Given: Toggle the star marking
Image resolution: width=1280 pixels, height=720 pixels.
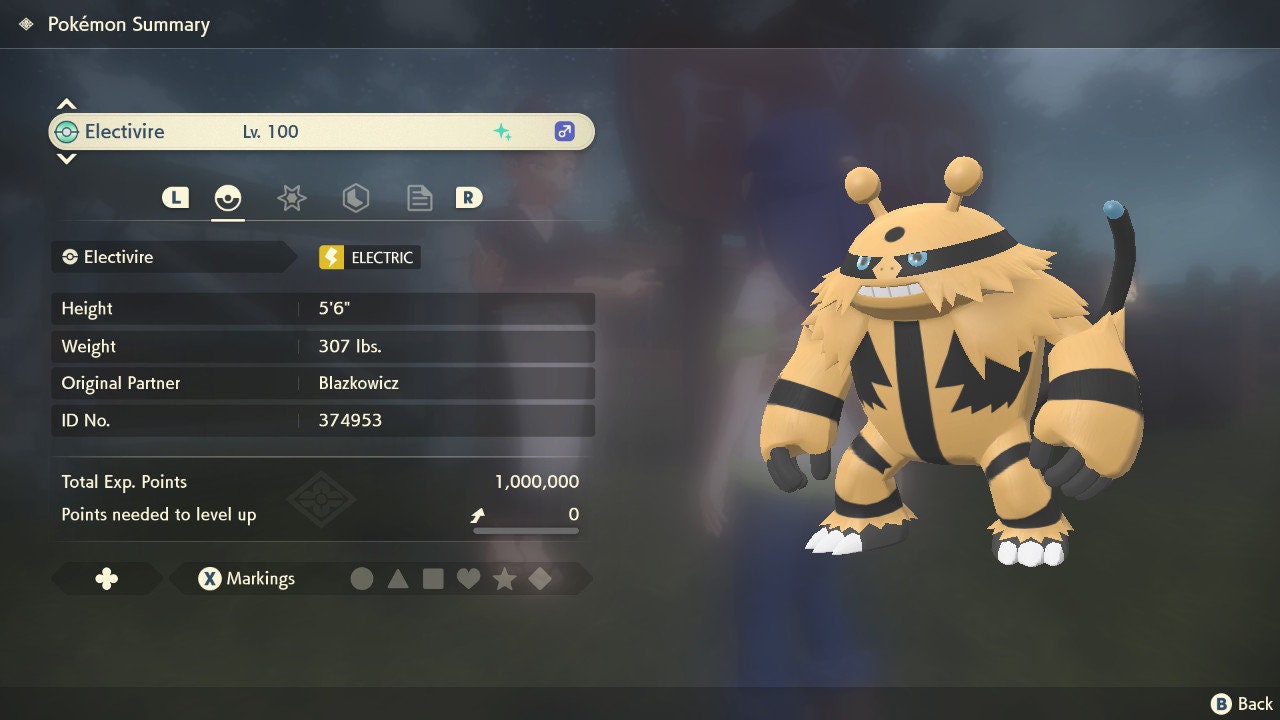Looking at the screenshot, I should [504, 579].
